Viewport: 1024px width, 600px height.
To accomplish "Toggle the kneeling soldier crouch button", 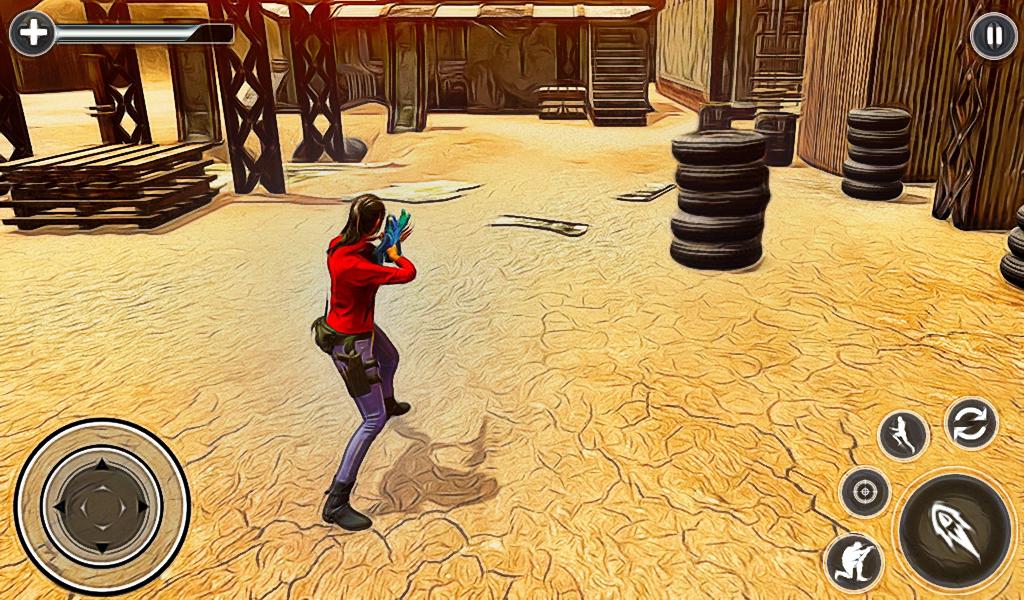I will [854, 562].
